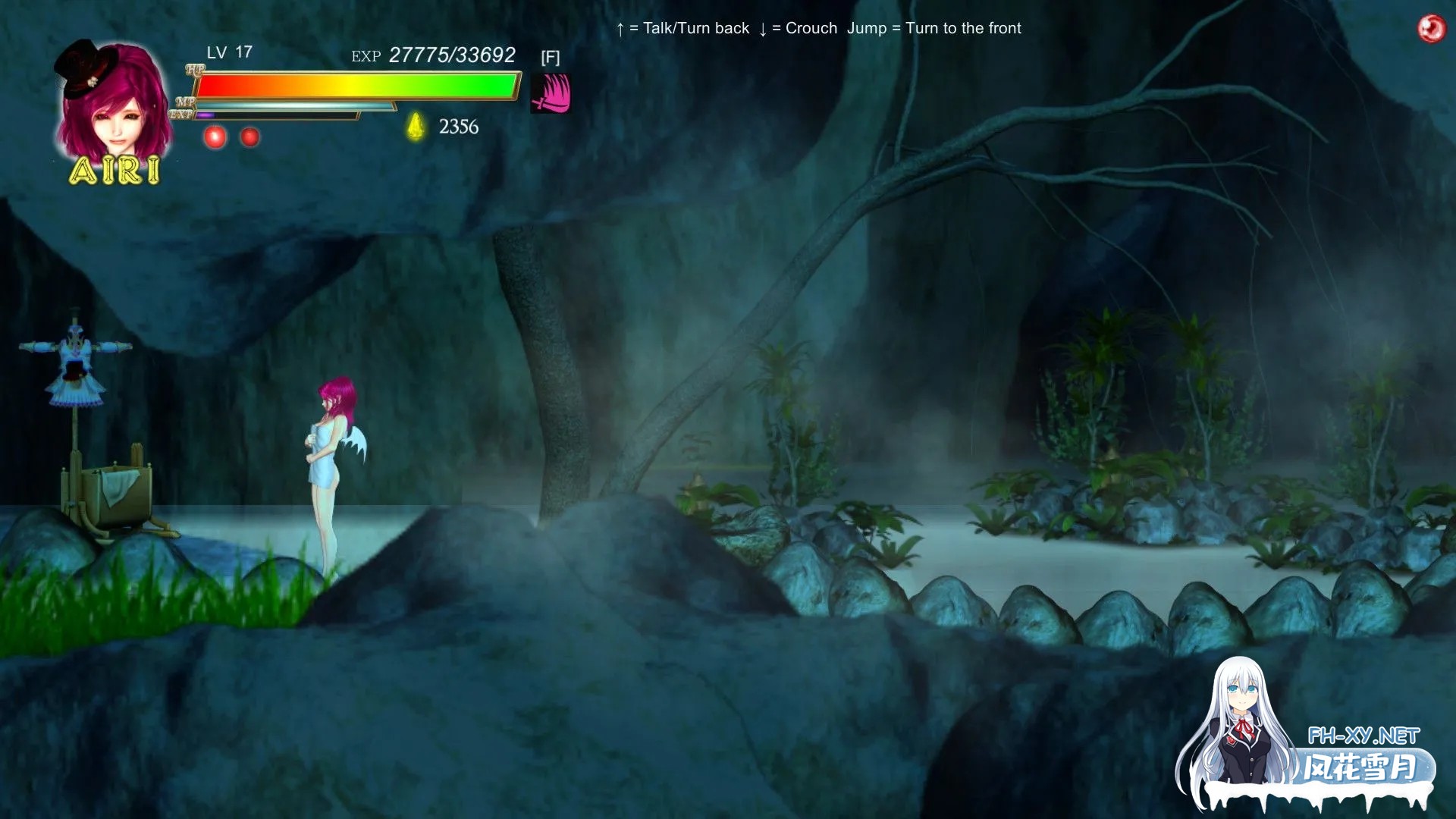Image resolution: width=1456 pixels, height=819 pixels.
Task: Click the red orb button in the corner
Action: tap(1431, 29)
